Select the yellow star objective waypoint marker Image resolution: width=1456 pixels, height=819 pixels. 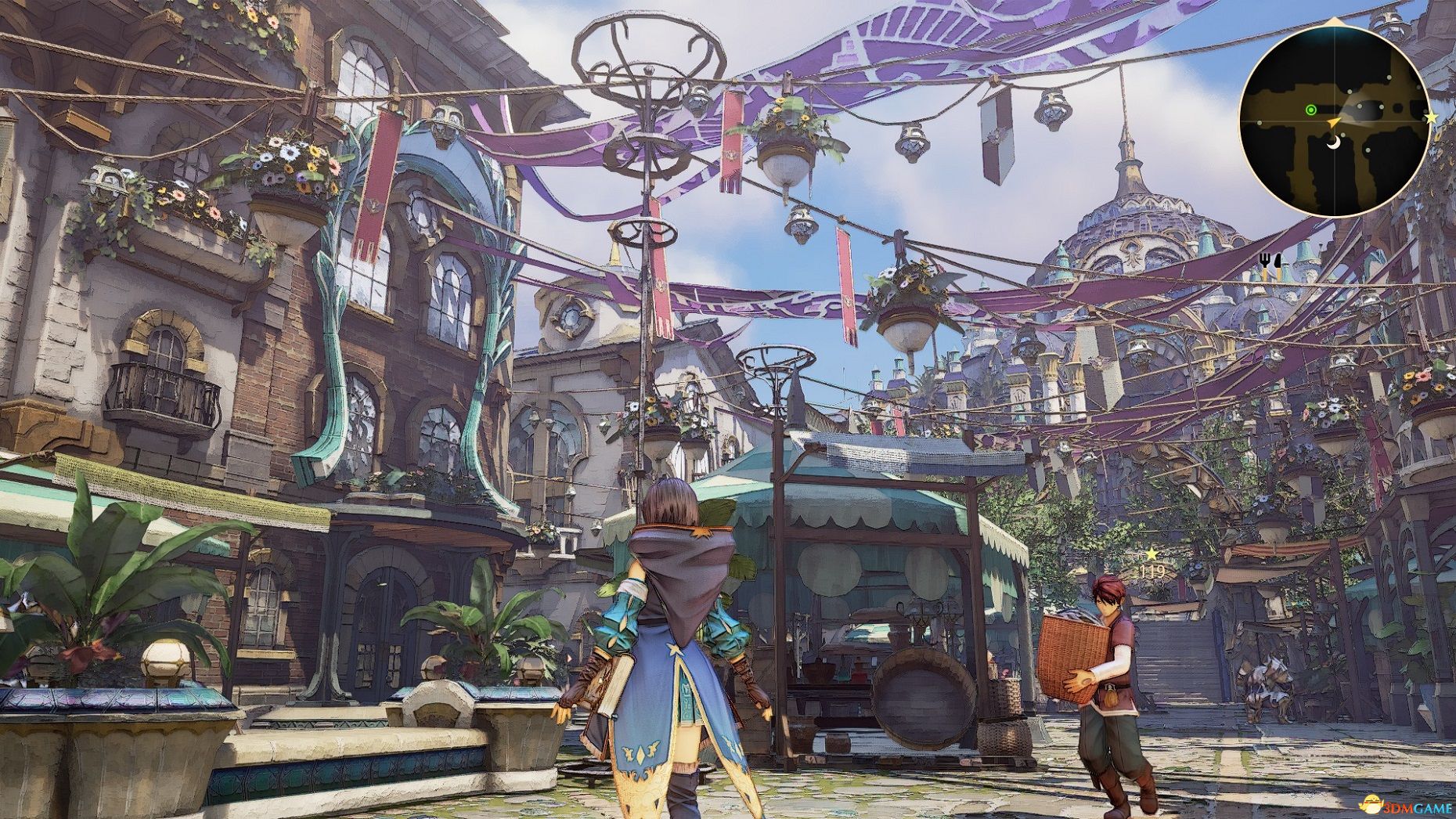1151,555
